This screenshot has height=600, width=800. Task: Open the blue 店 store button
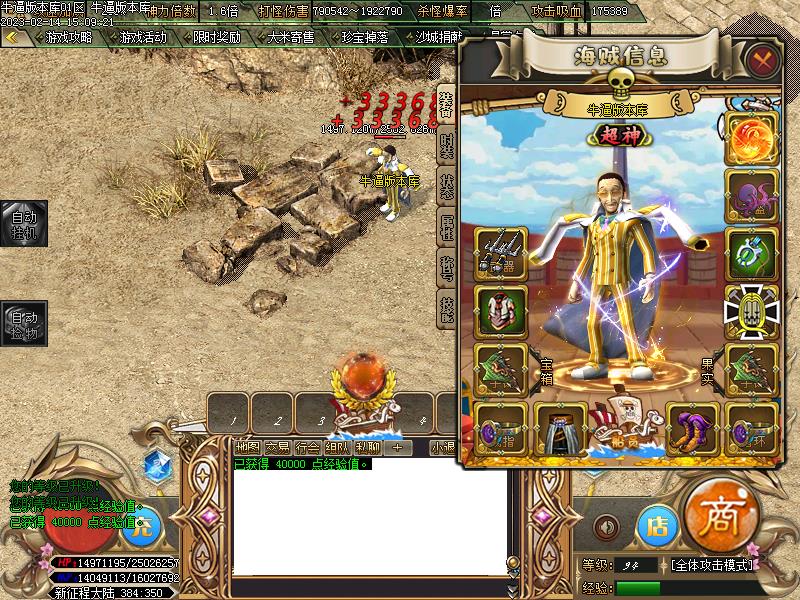(657, 524)
